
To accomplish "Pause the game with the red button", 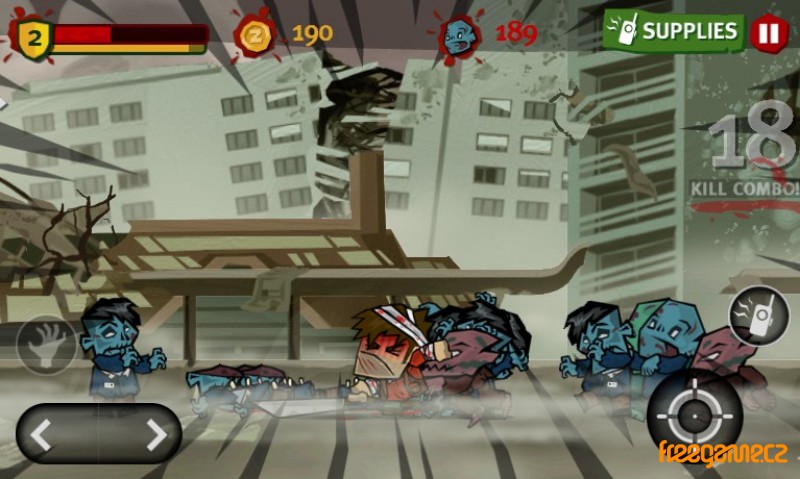I will [769, 32].
